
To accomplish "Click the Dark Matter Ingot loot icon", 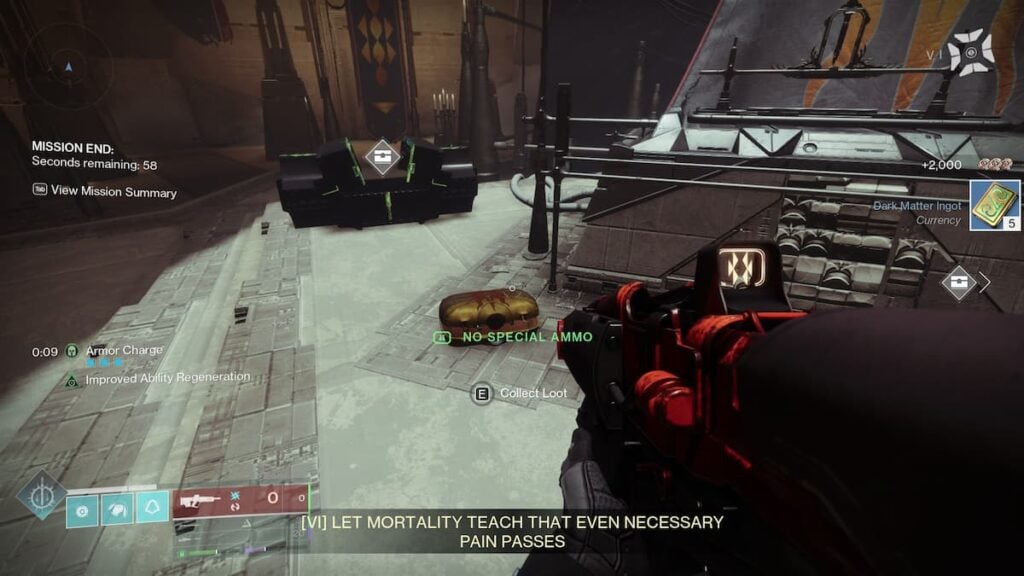I will tap(994, 206).
